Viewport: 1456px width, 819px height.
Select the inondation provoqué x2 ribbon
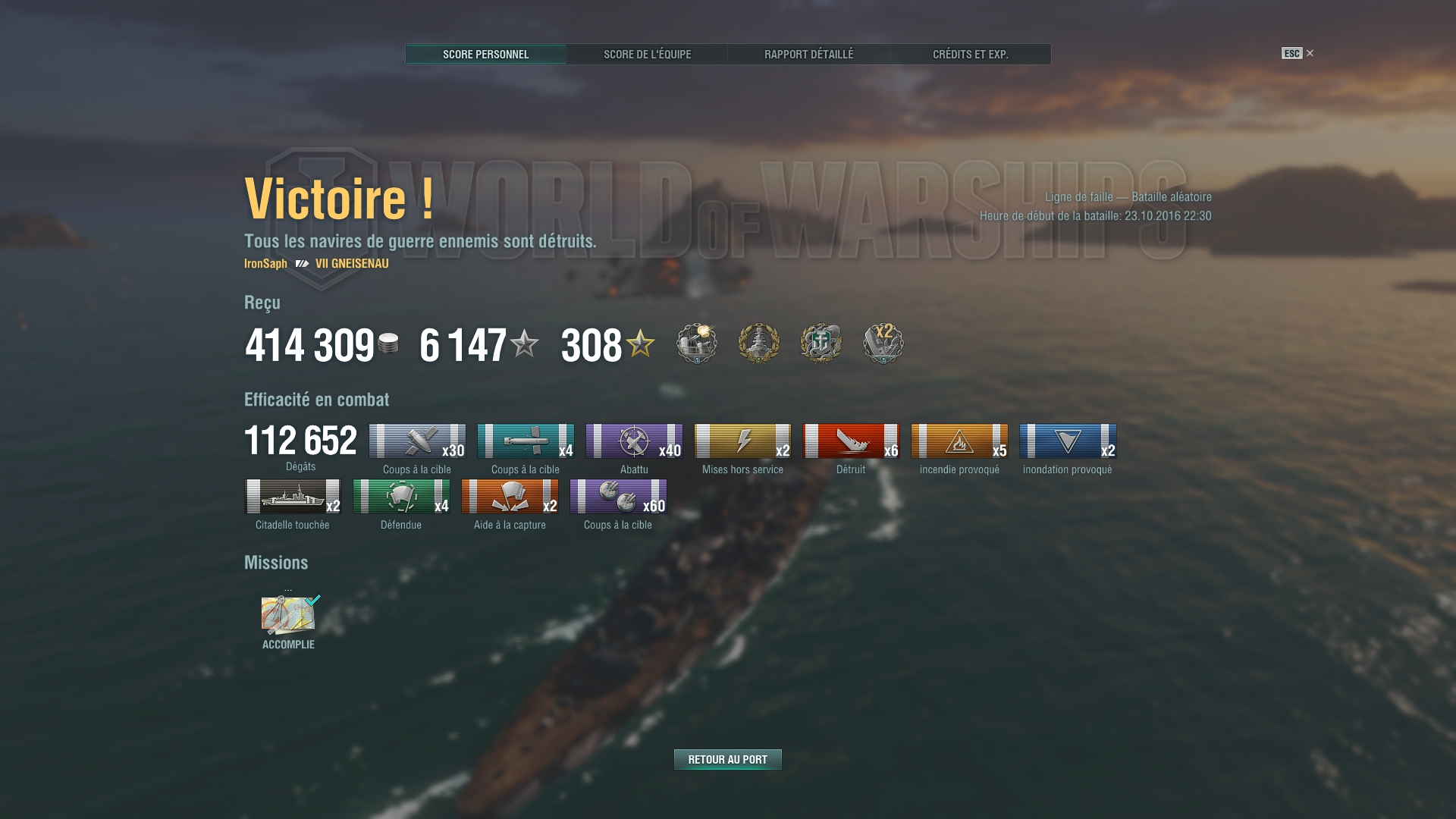click(1068, 441)
